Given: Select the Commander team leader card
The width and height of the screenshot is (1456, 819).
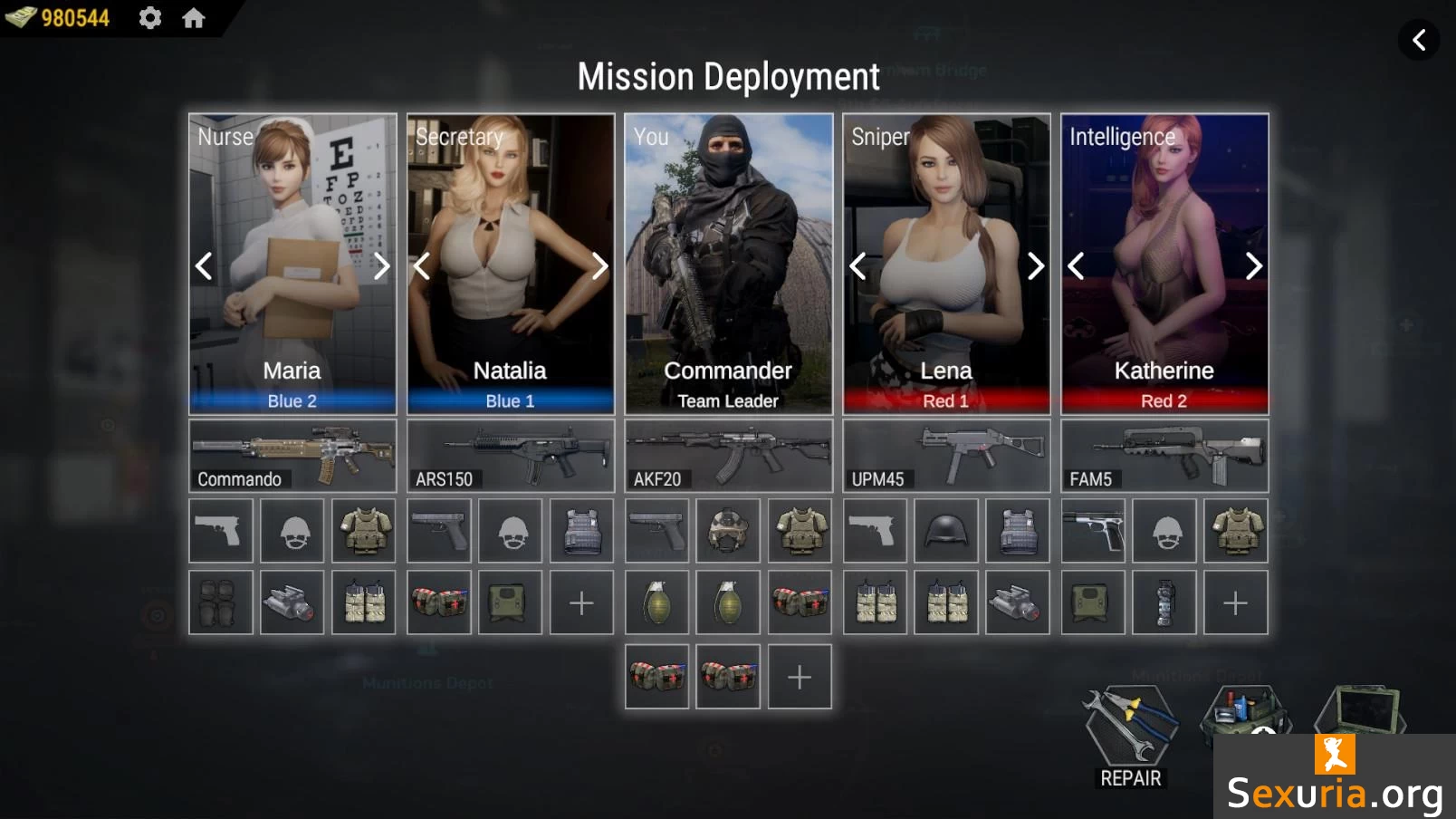Looking at the screenshot, I should point(728,263).
